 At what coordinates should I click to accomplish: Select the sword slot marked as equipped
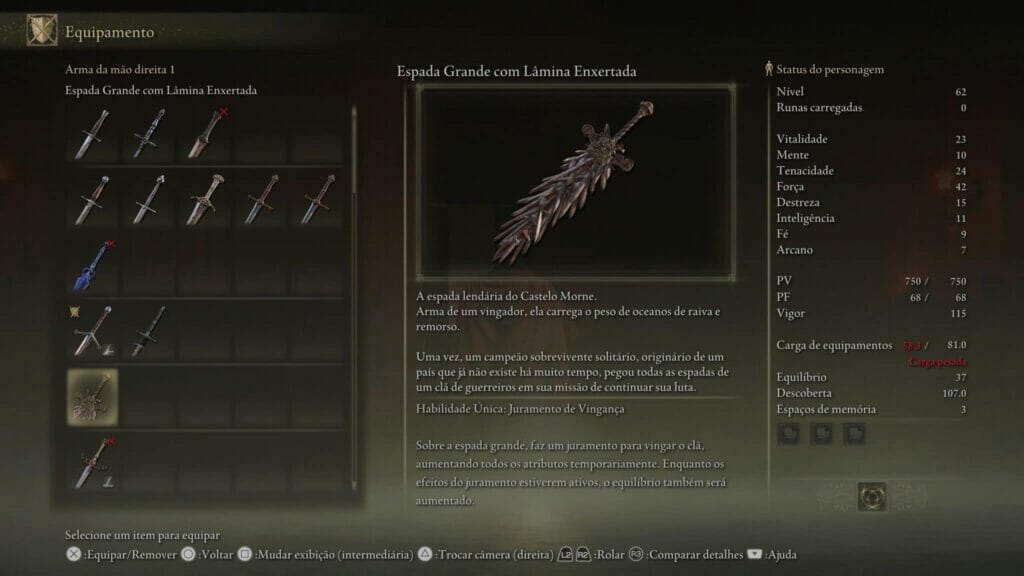92,330
